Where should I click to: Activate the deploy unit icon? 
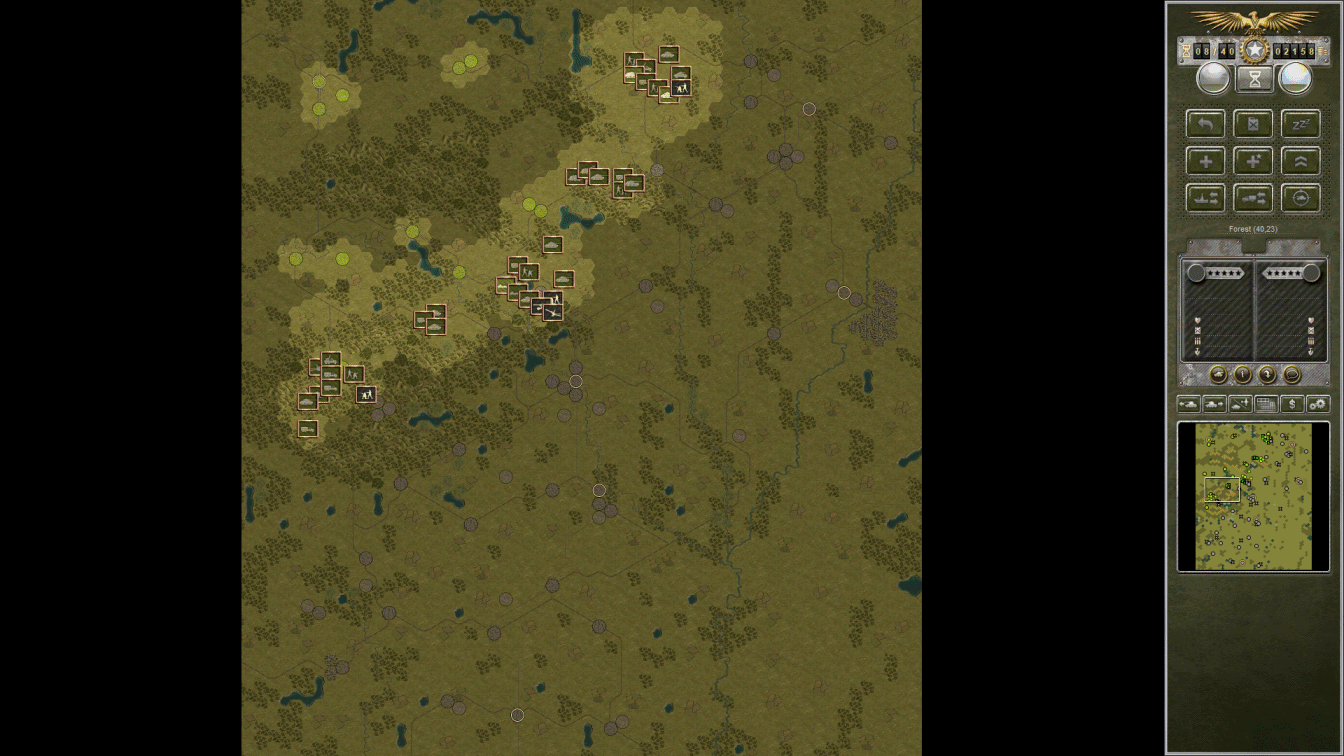[x=1239, y=403]
